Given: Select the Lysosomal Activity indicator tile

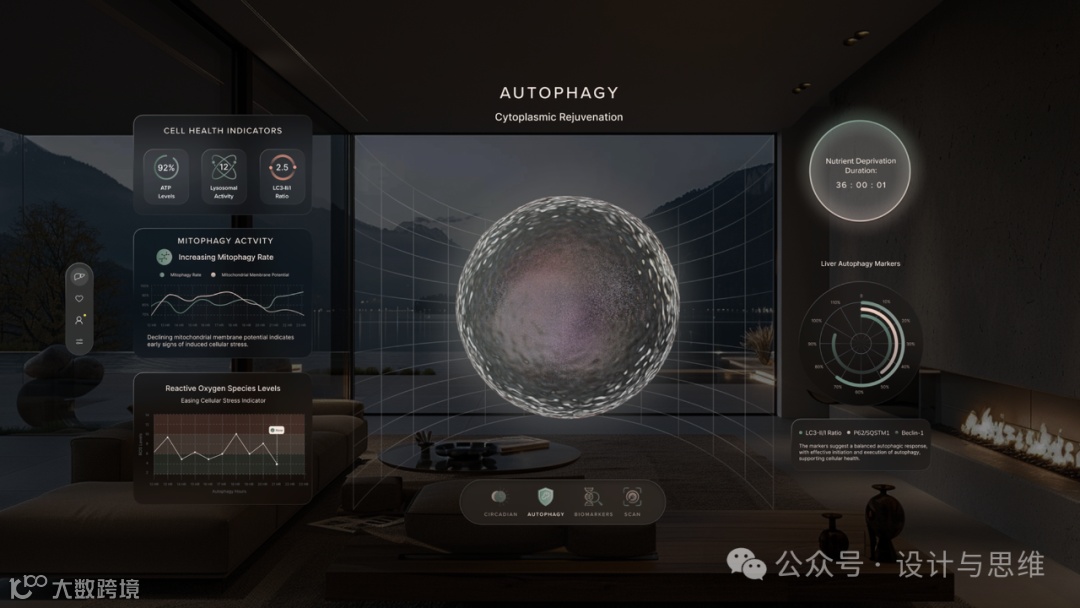Looking at the screenshot, I should [x=224, y=174].
